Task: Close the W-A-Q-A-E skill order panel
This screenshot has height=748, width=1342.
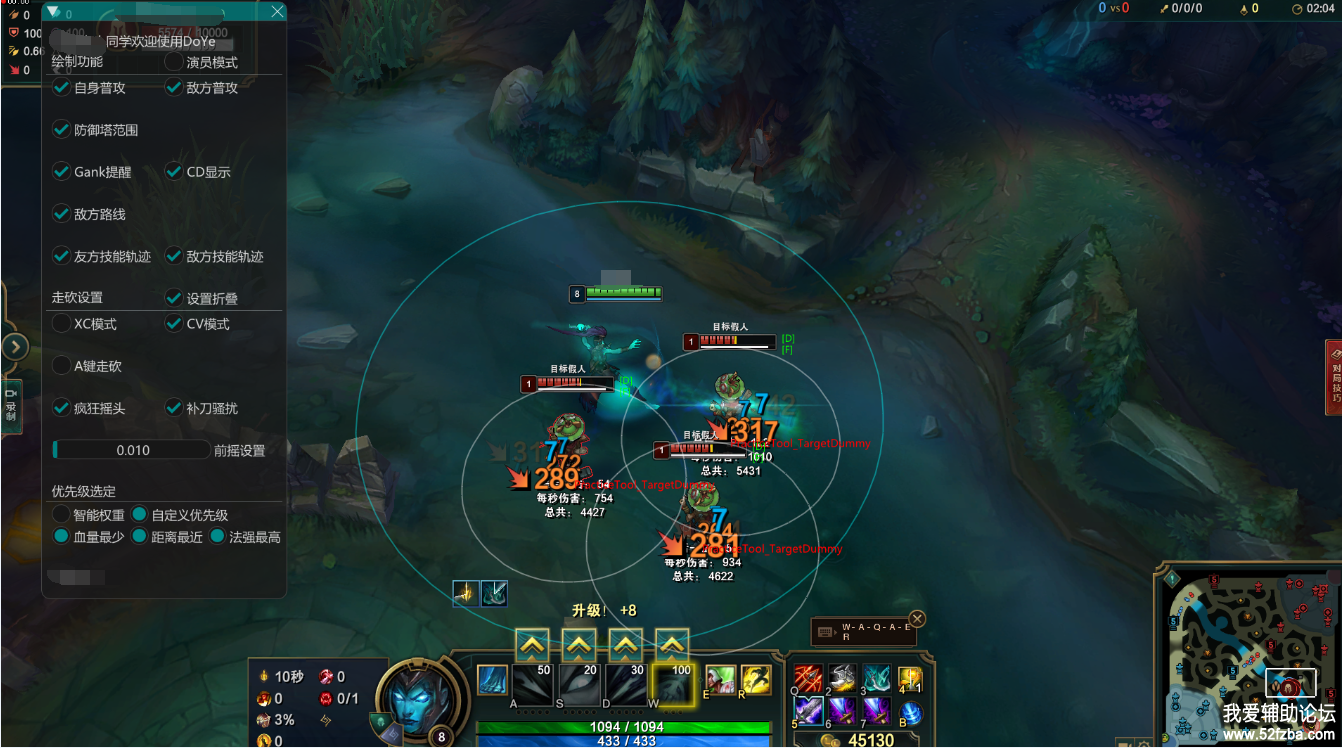Action: pyautogui.click(x=917, y=618)
